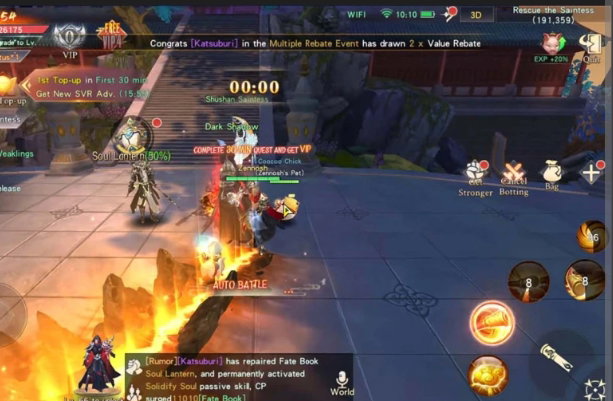The height and width of the screenshot is (401, 613).
Task: Quit the dungeon with the Quit button
Action: pyautogui.click(x=592, y=43)
